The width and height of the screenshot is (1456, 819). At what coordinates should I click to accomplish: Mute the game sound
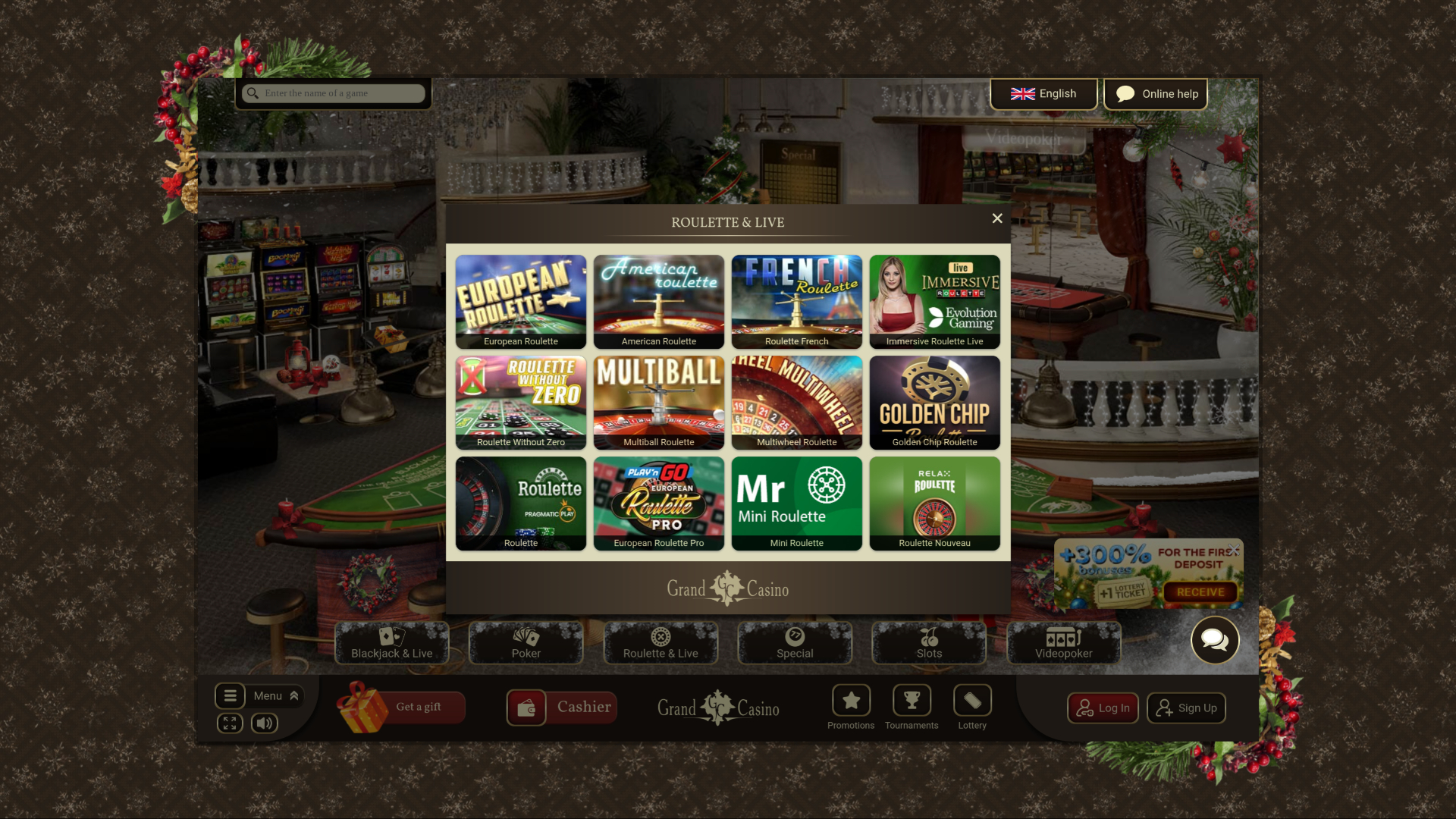[263, 723]
